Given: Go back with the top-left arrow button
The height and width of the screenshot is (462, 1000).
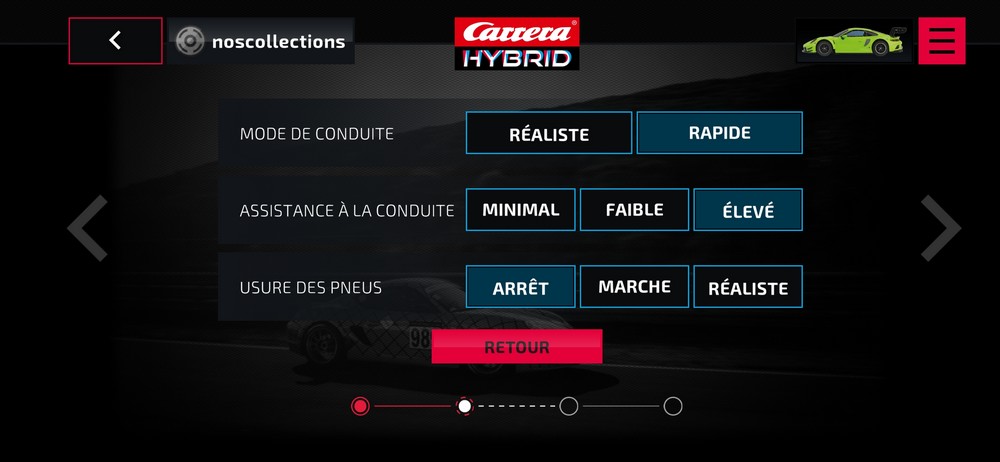Looking at the screenshot, I should (115, 41).
